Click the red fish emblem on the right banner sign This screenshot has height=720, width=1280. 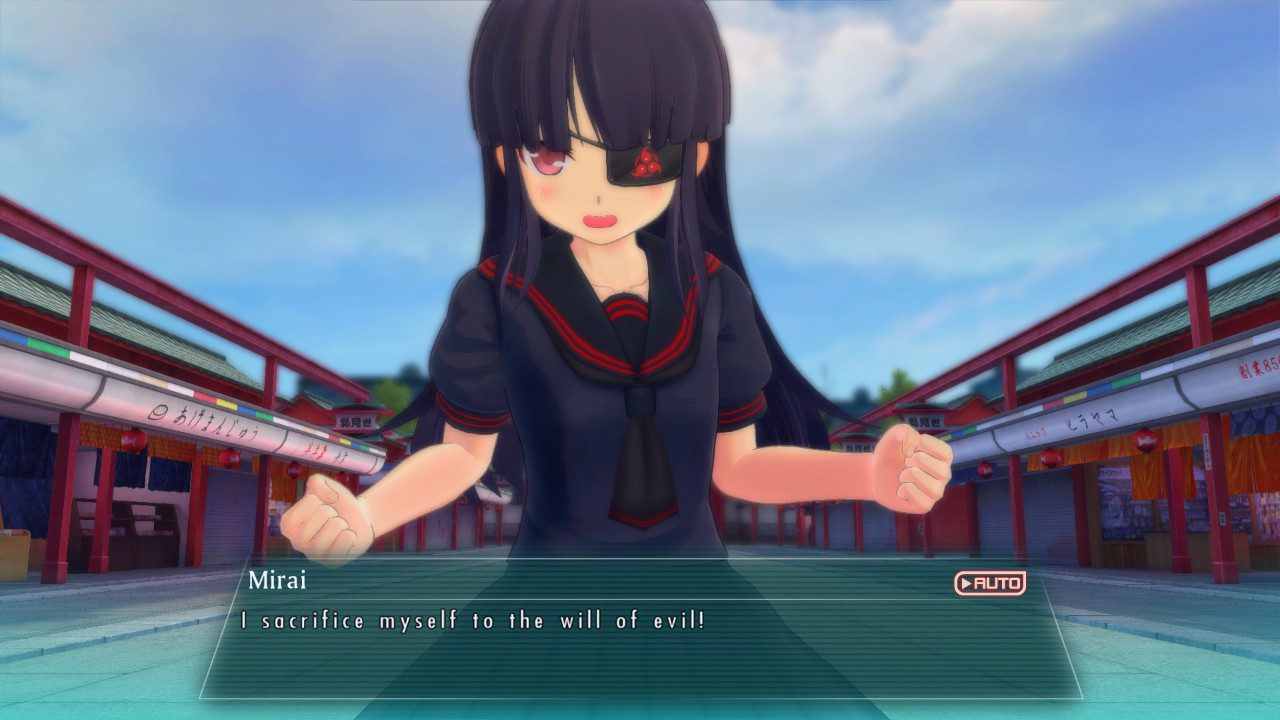1145,439
